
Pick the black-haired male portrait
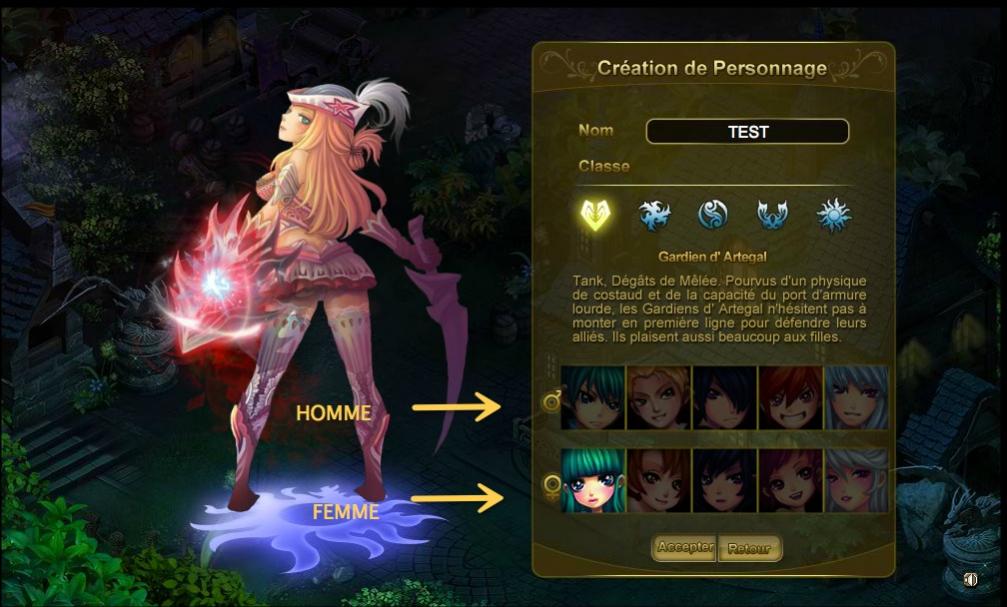[x=724, y=397]
